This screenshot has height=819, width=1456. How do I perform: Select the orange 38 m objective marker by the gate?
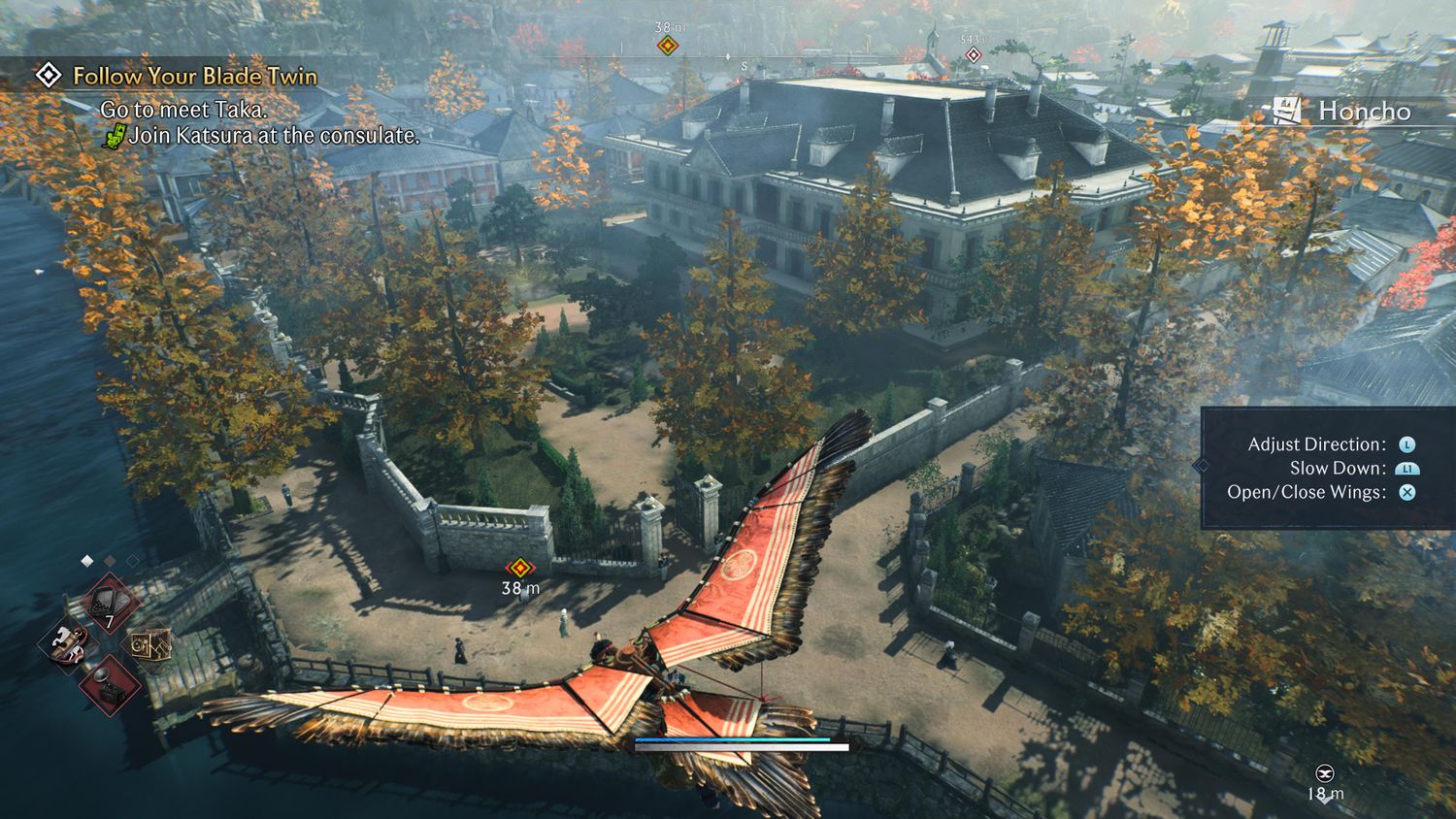click(521, 568)
